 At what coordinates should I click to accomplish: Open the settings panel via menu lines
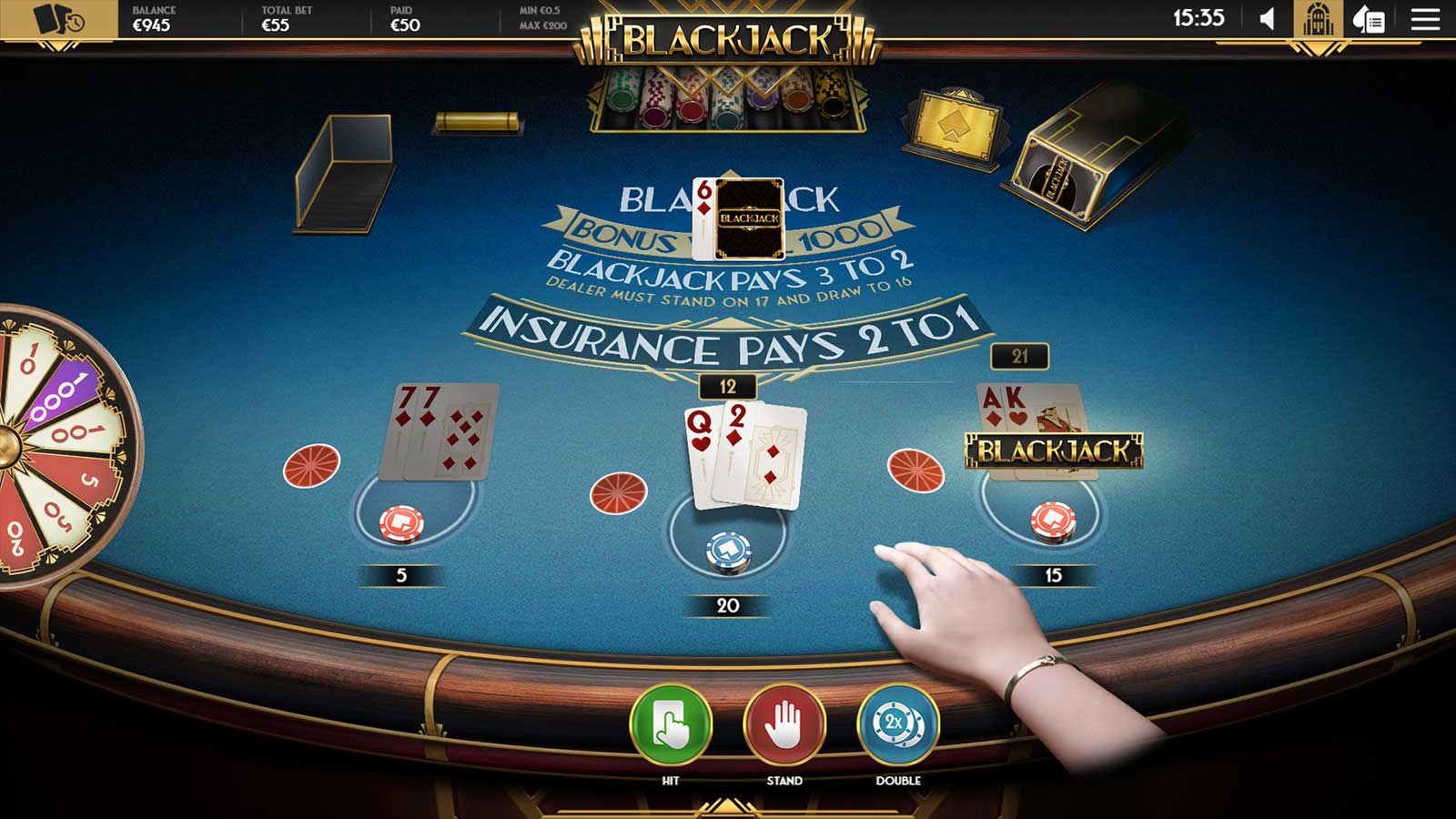tap(1425, 19)
